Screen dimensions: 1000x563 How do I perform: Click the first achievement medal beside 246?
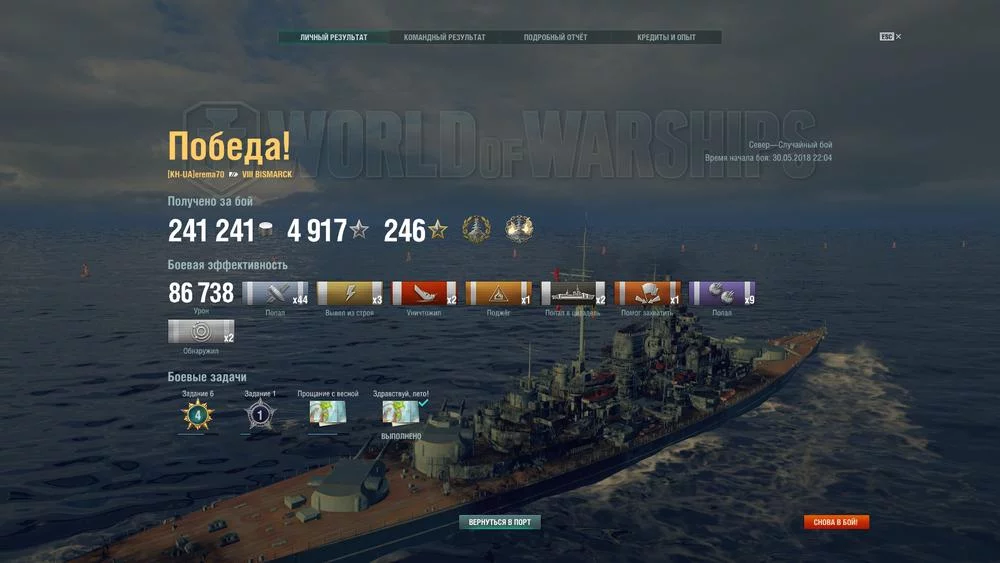point(476,230)
